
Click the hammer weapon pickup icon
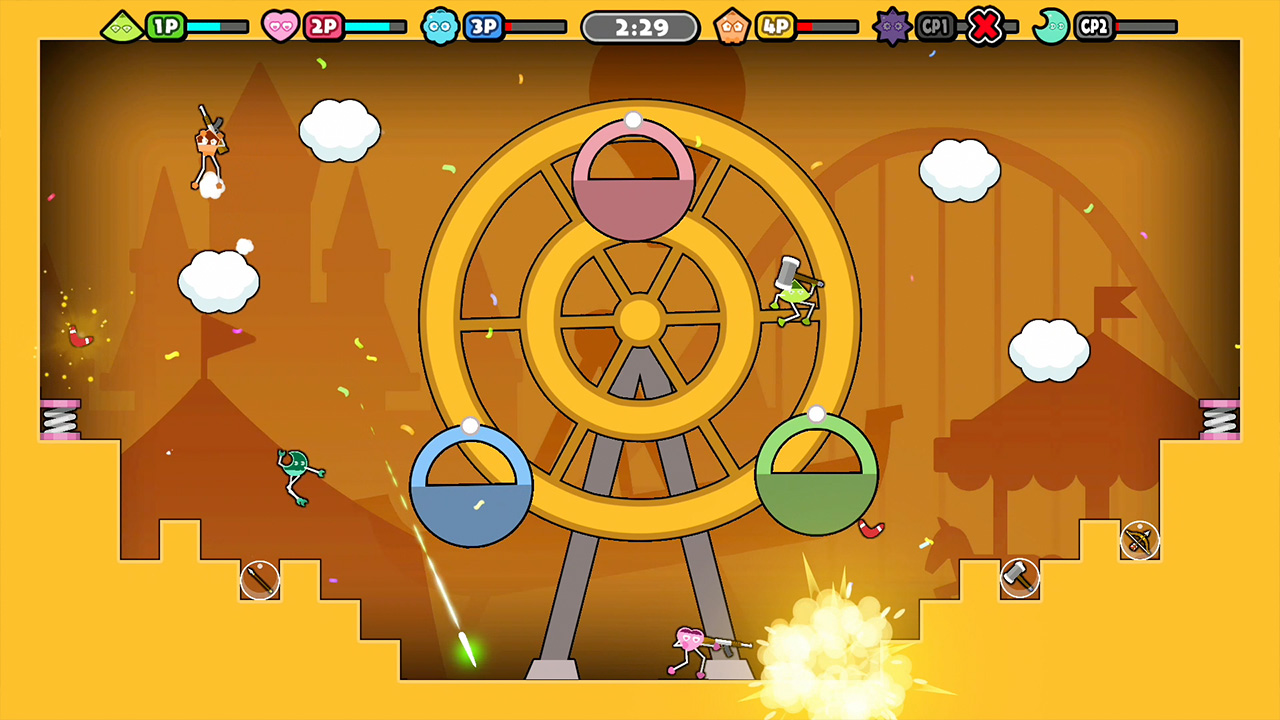point(1020,578)
